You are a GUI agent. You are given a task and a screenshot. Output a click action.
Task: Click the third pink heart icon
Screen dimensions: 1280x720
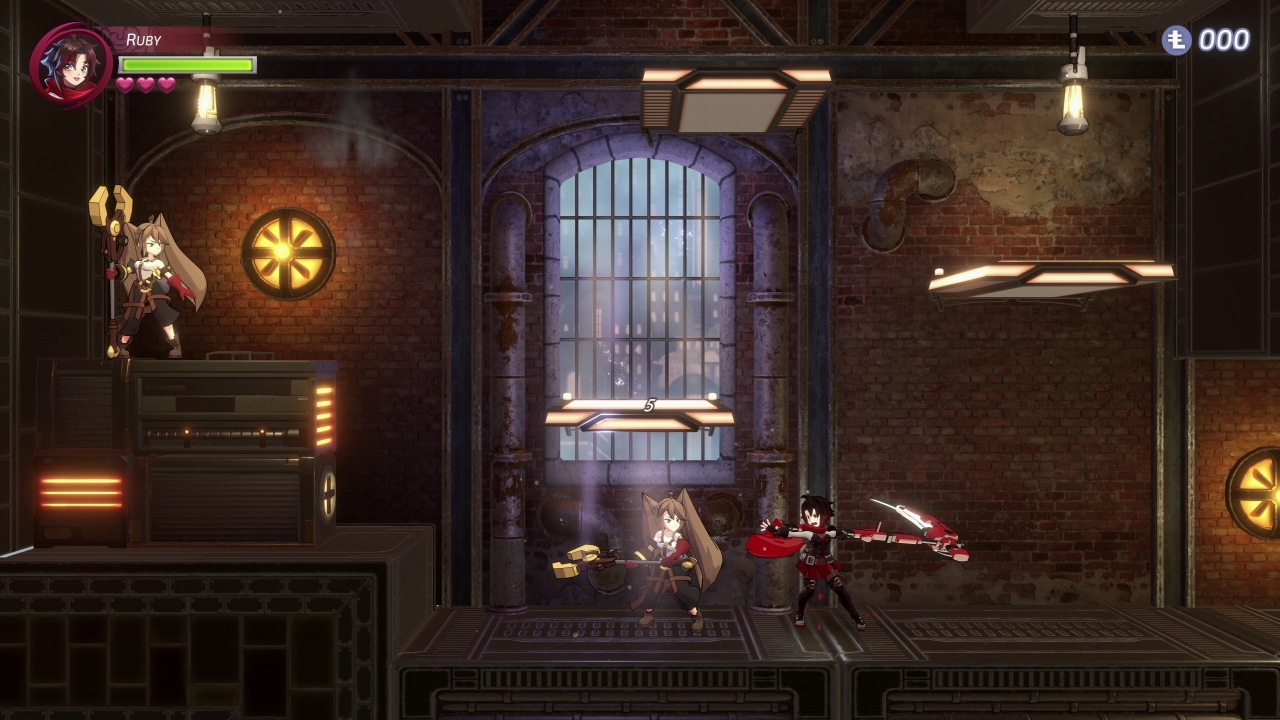163,83
